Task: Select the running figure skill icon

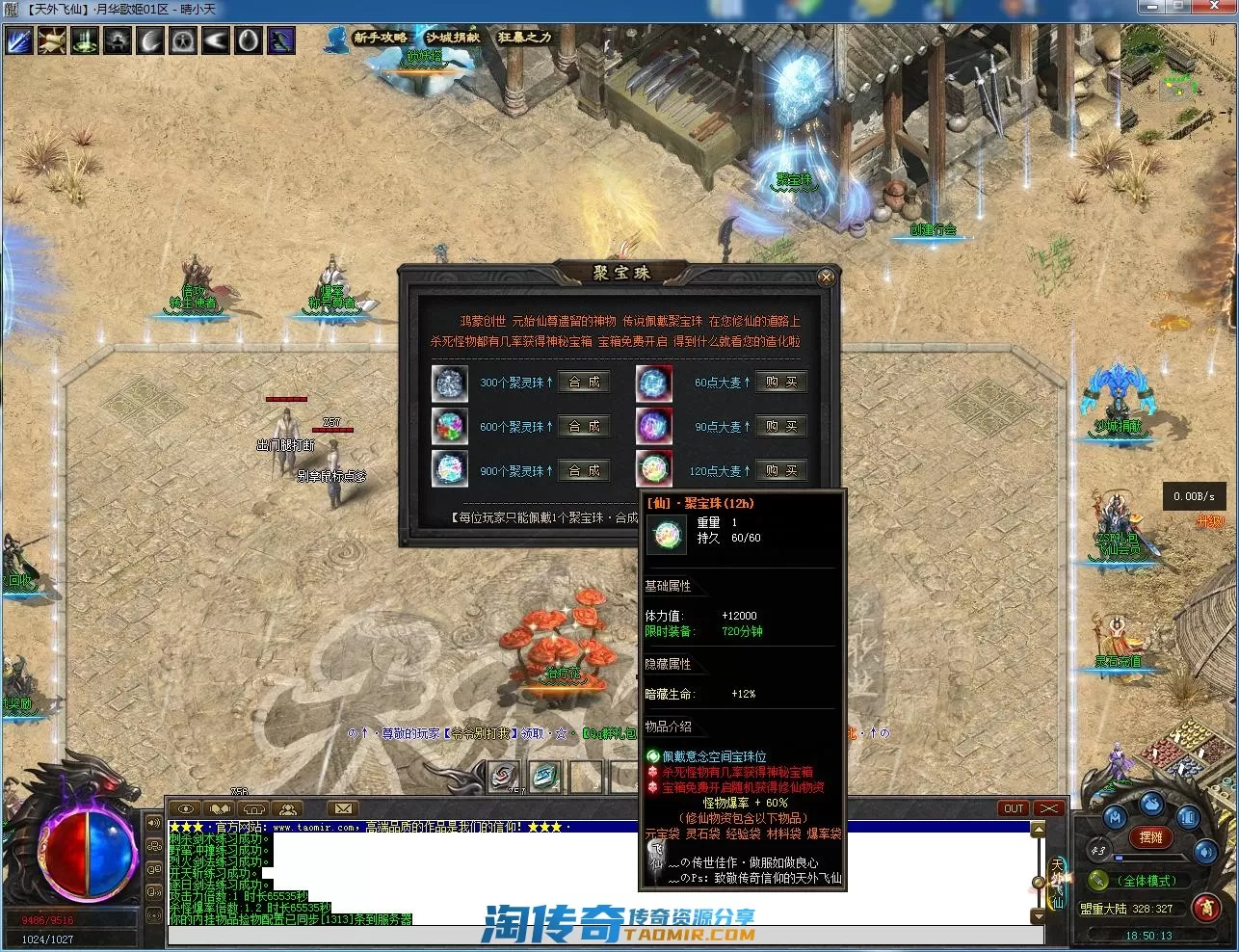Action: (x=280, y=40)
